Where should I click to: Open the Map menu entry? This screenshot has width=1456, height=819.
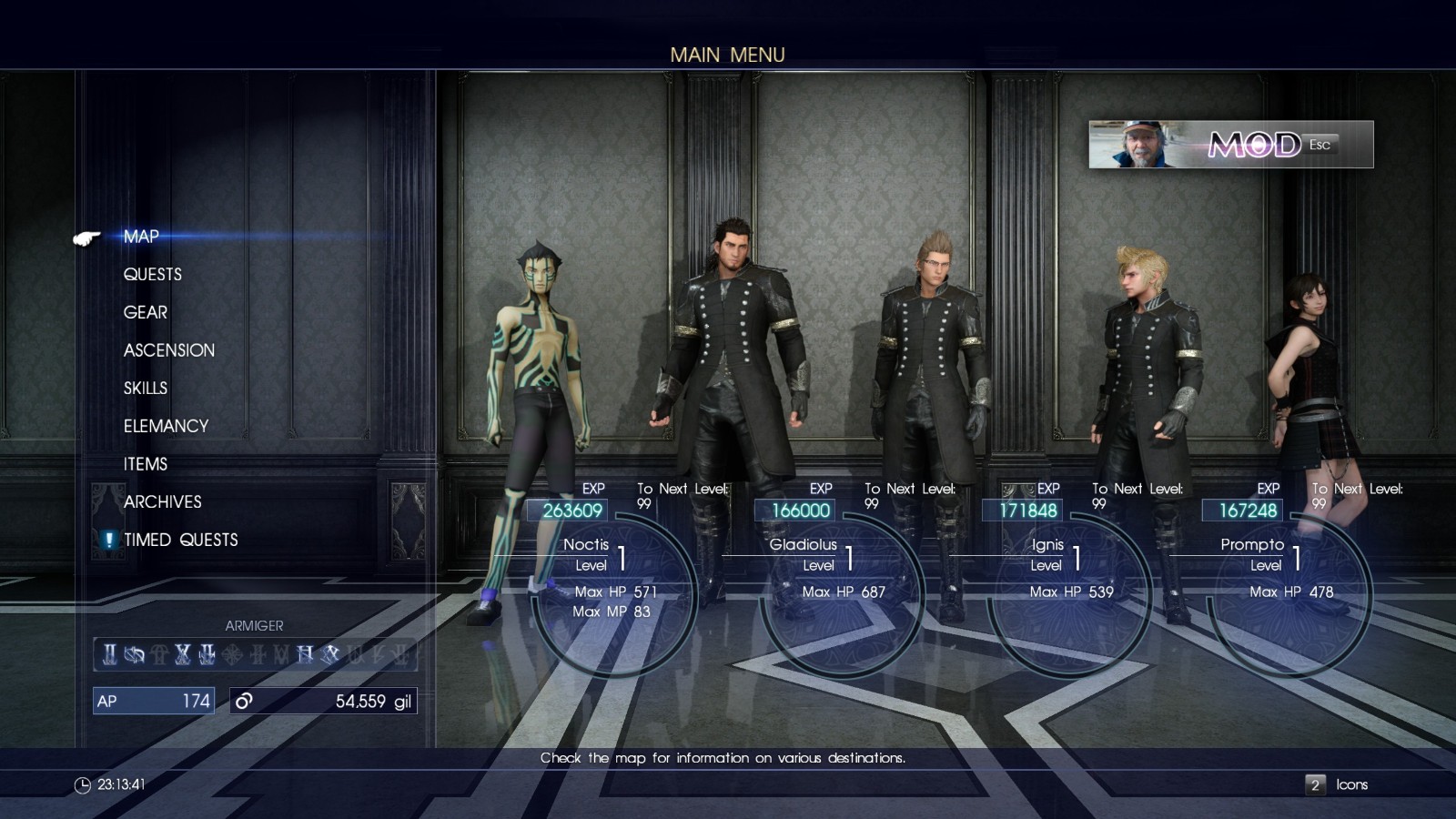pos(141,237)
